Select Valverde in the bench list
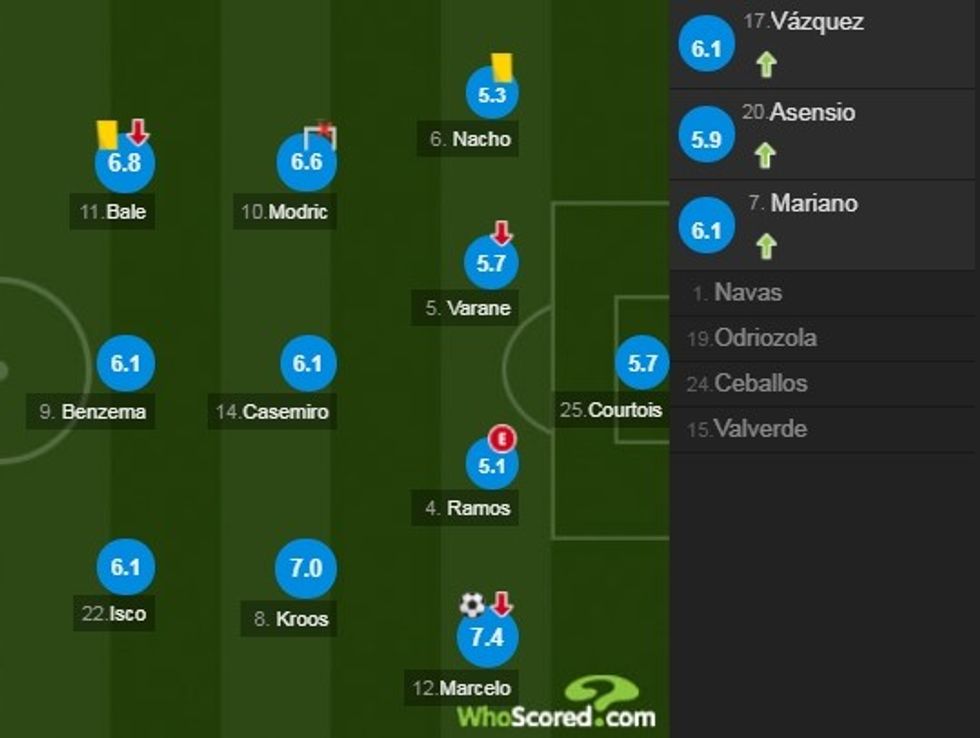 click(x=759, y=429)
